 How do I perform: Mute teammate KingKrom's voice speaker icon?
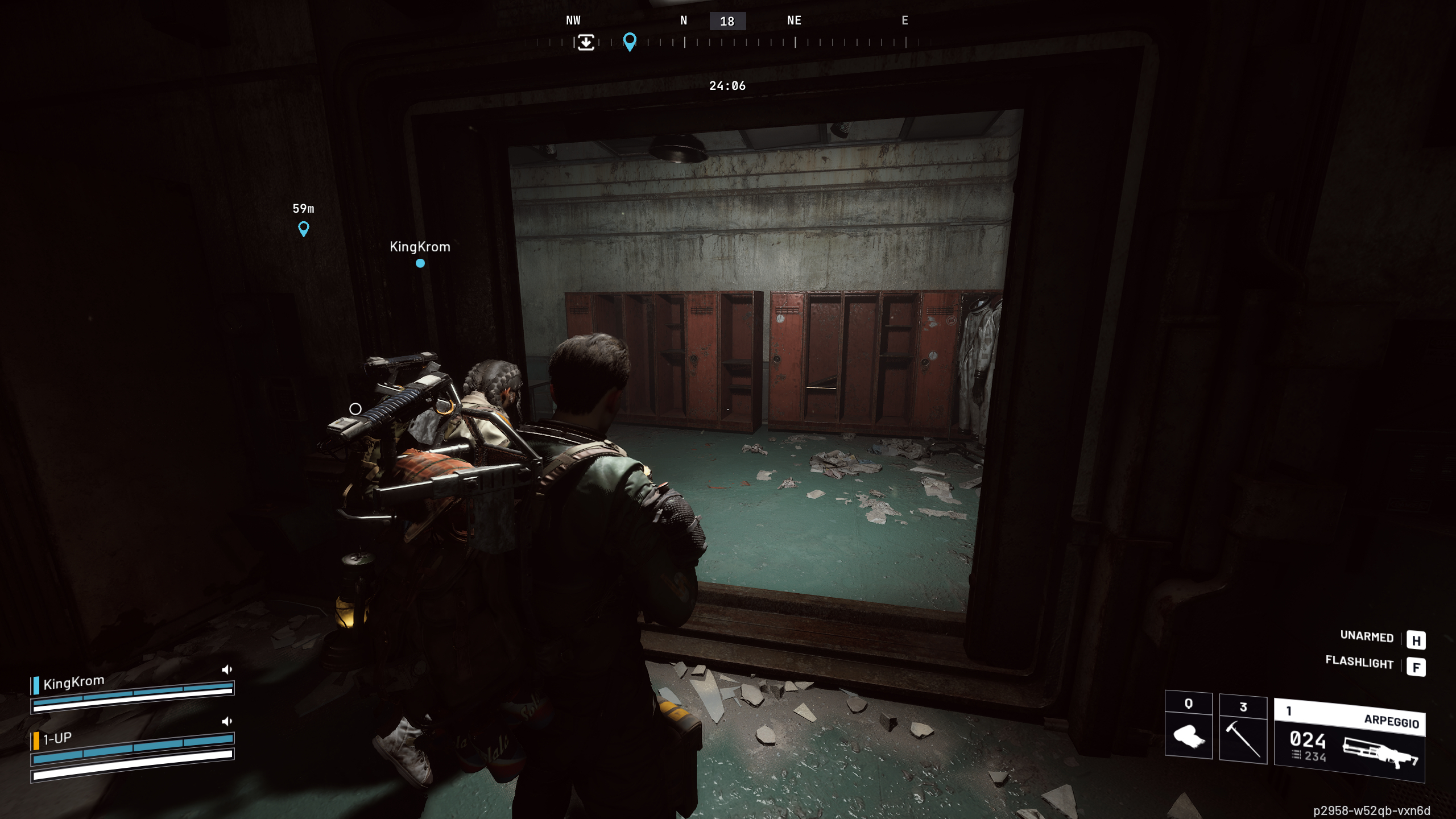pos(227,669)
